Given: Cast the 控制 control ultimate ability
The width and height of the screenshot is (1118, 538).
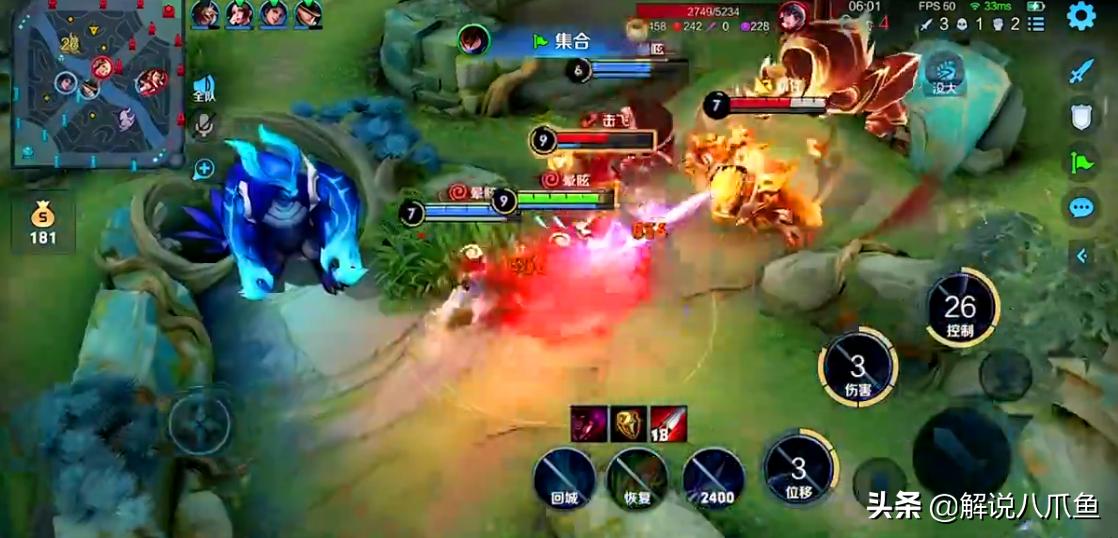Looking at the screenshot, I should pyautogui.click(x=960, y=309).
